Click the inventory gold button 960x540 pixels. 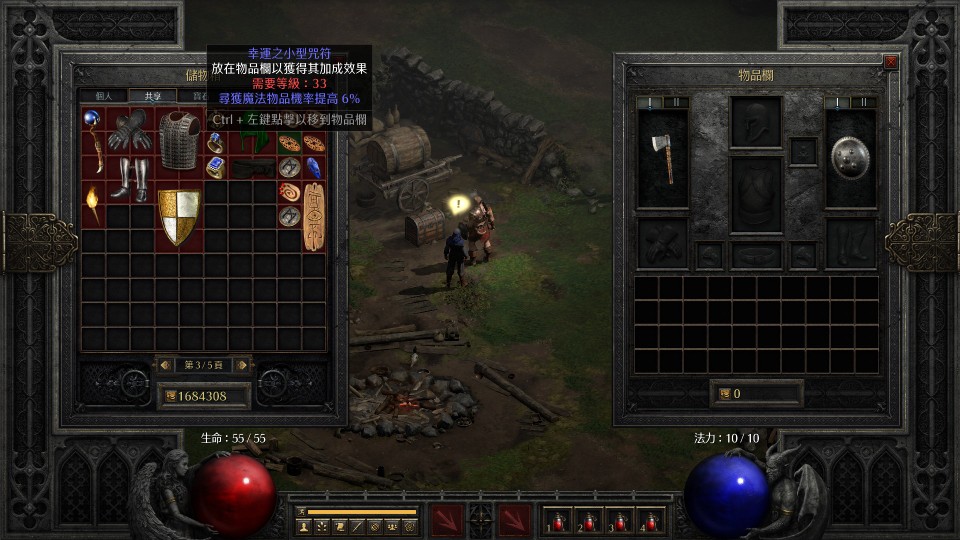pyautogui.click(x=756, y=394)
